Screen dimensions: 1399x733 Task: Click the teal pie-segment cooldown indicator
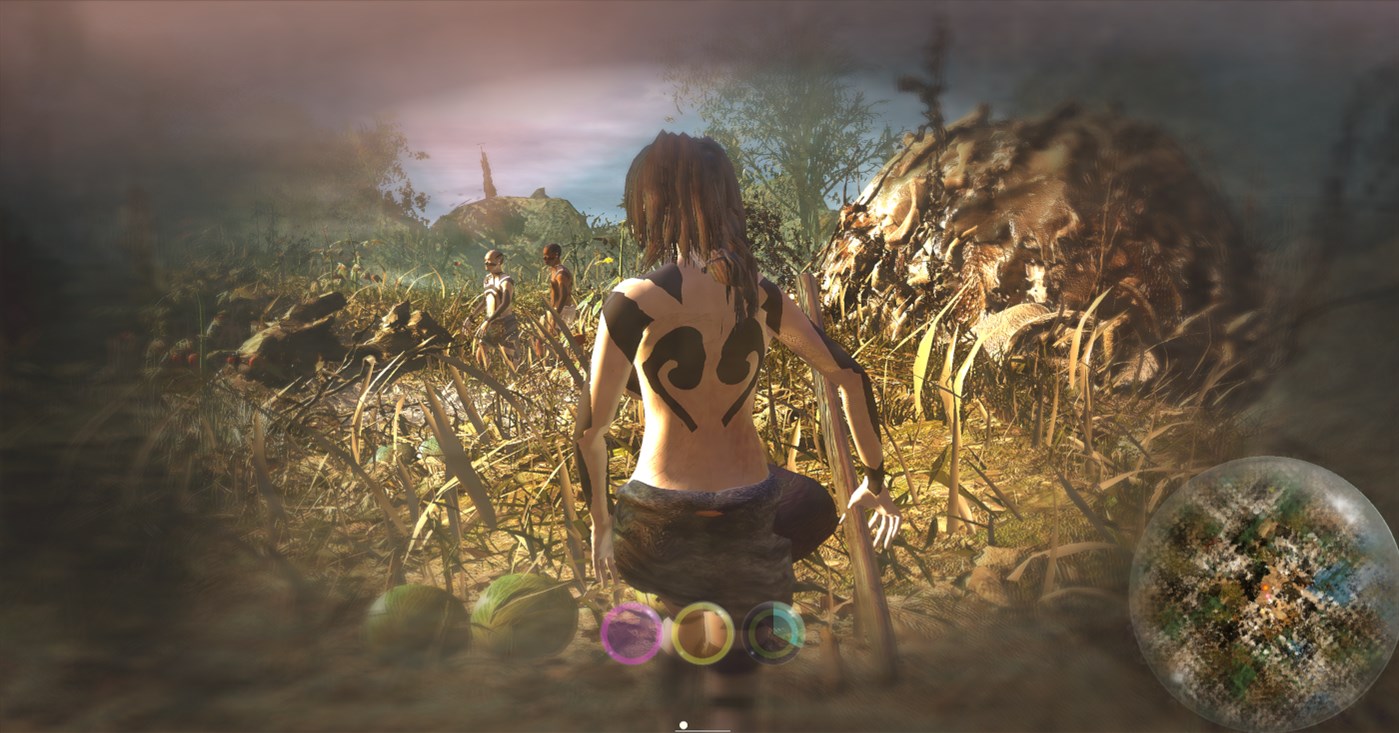coord(784,622)
